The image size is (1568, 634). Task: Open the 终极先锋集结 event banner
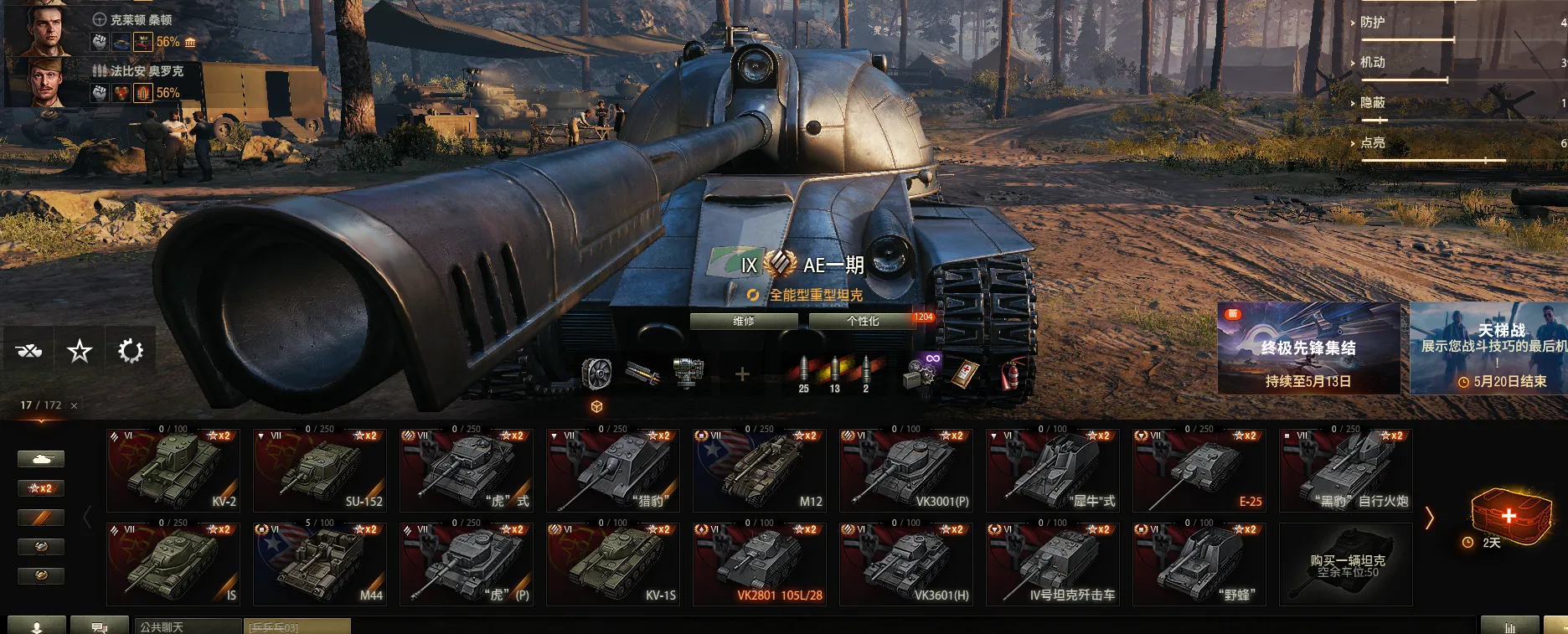pos(1308,348)
